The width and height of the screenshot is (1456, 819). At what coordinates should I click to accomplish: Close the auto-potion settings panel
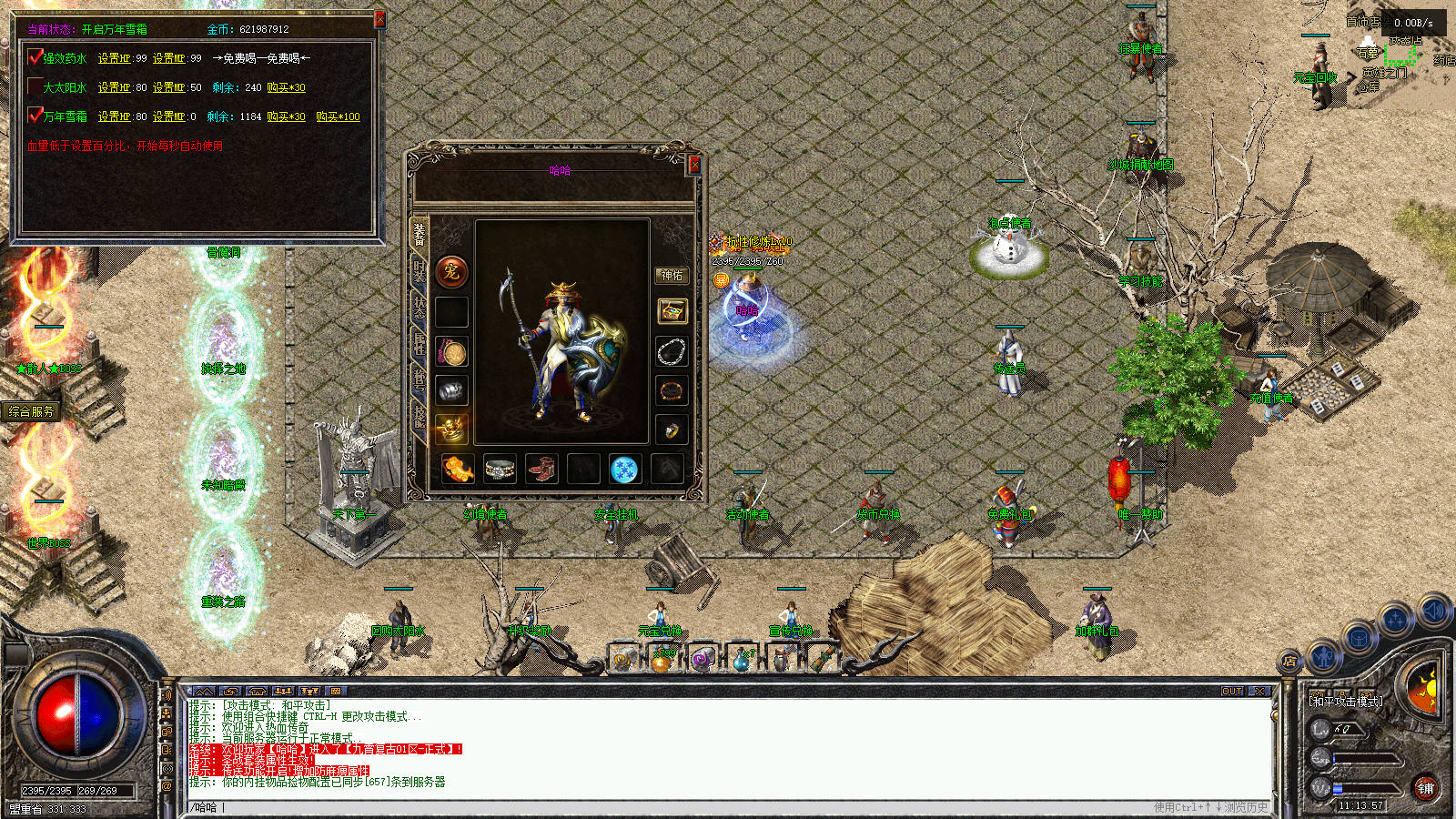click(379, 19)
